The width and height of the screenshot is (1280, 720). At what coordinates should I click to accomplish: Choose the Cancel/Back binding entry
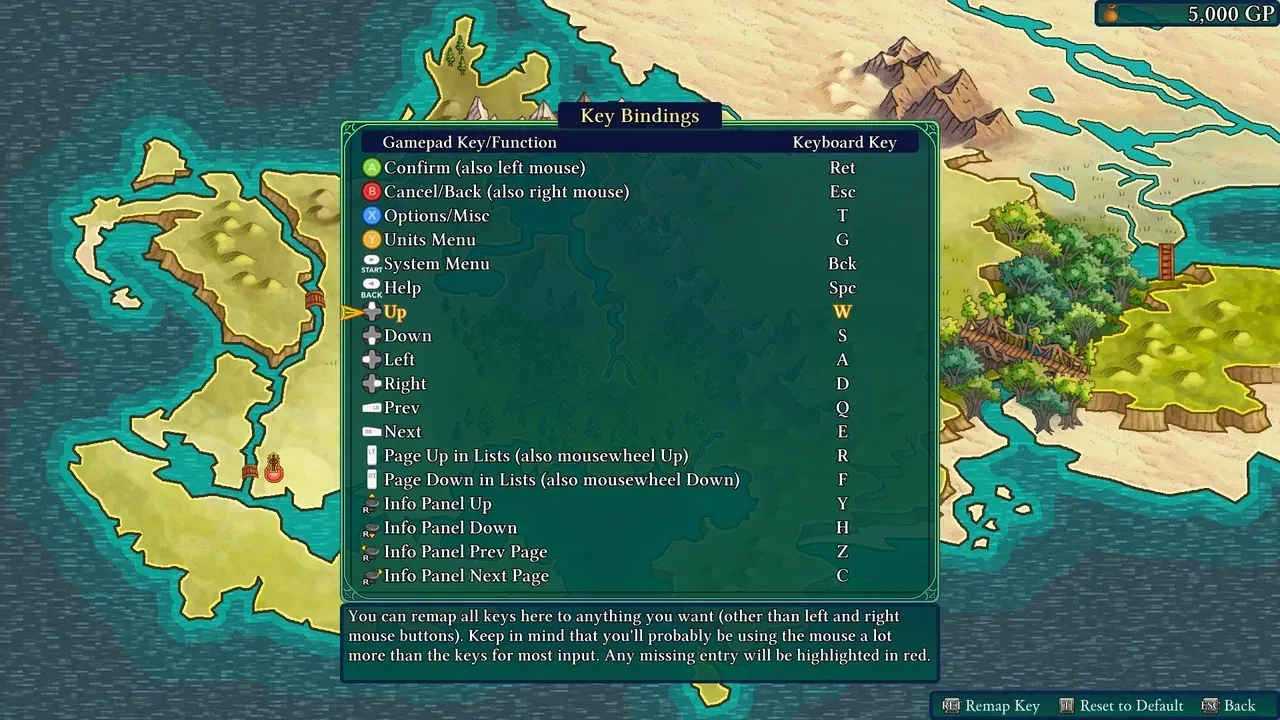tap(506, 192)
